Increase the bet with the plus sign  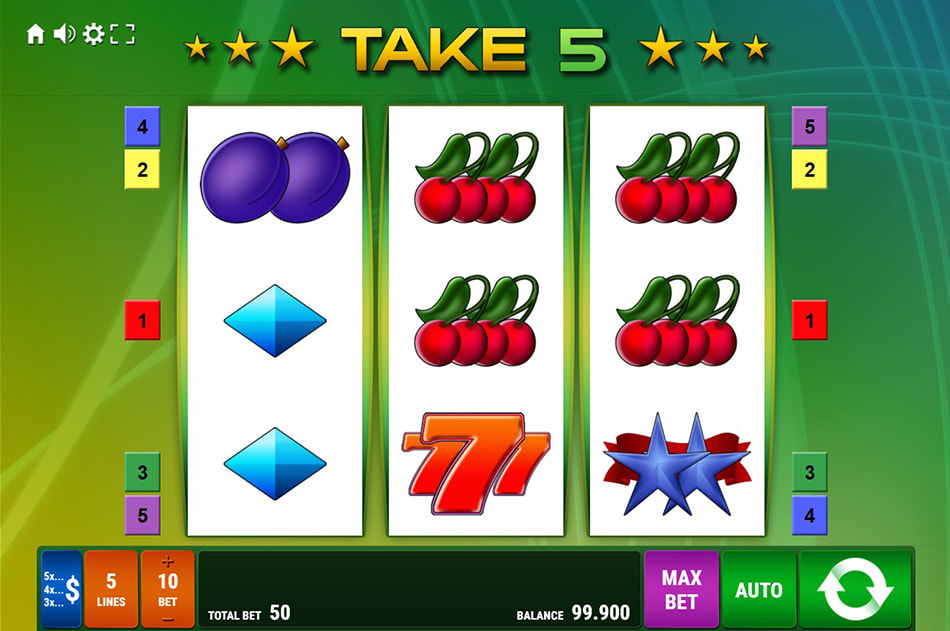point(167,562)
